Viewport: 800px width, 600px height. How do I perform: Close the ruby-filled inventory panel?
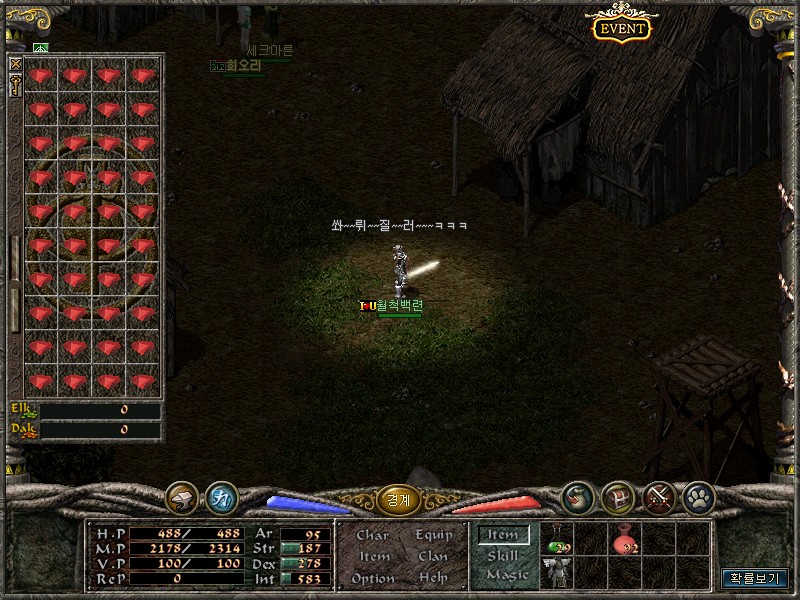click(x=15, y=64)
